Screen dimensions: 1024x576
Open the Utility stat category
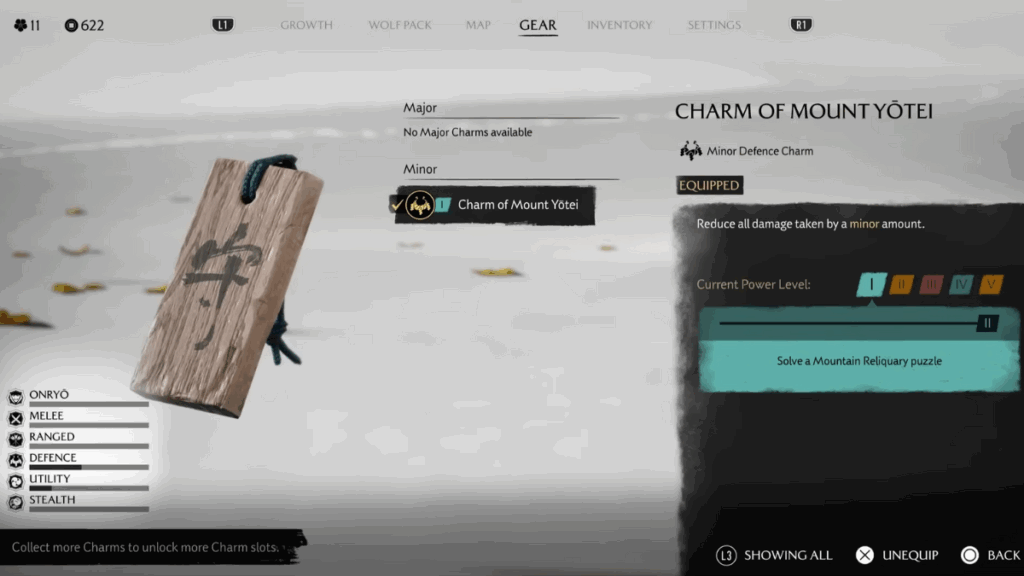[x=49, y=480]
